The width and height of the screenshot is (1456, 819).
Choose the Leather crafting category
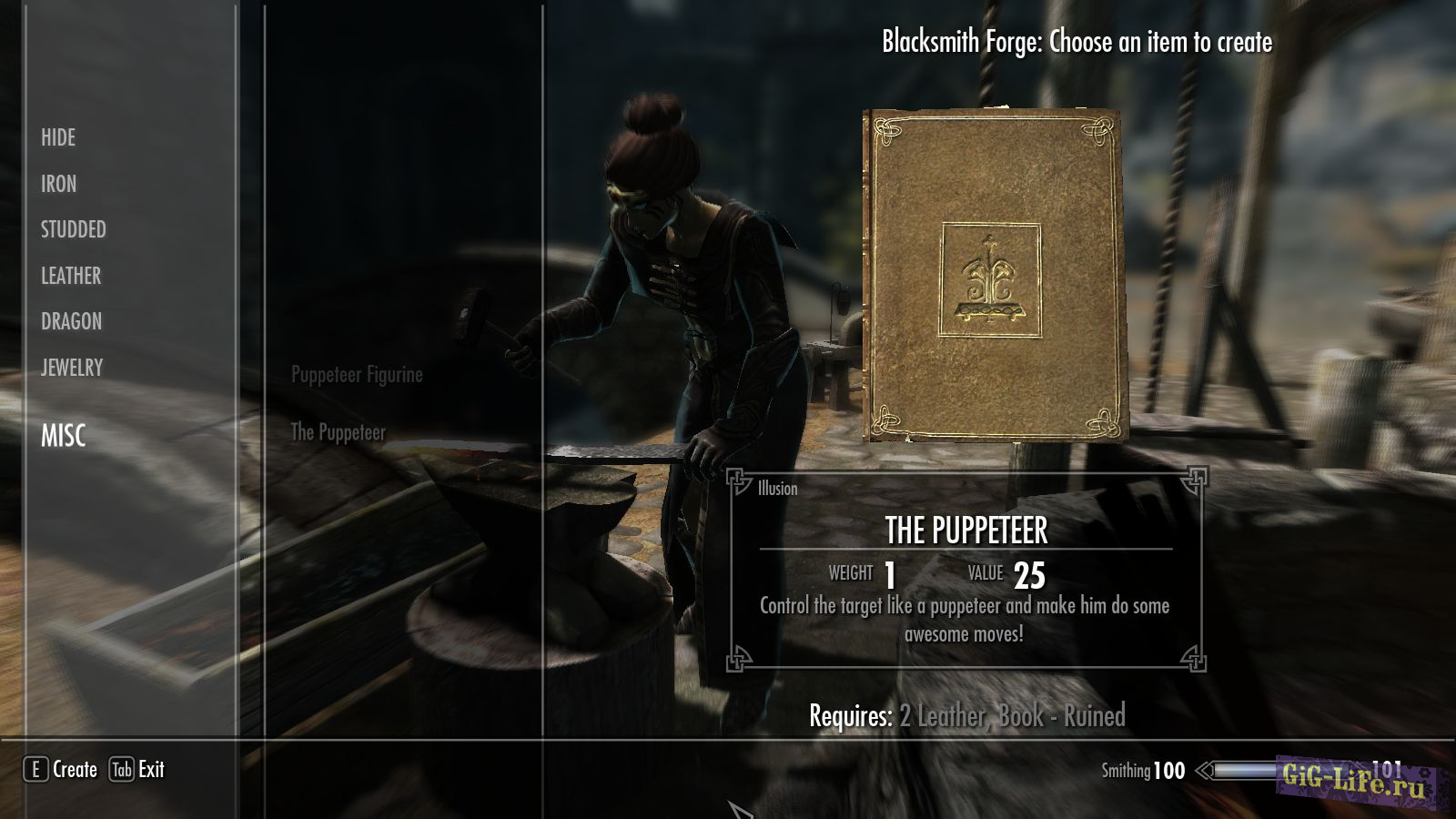click(x=71, y=276)
